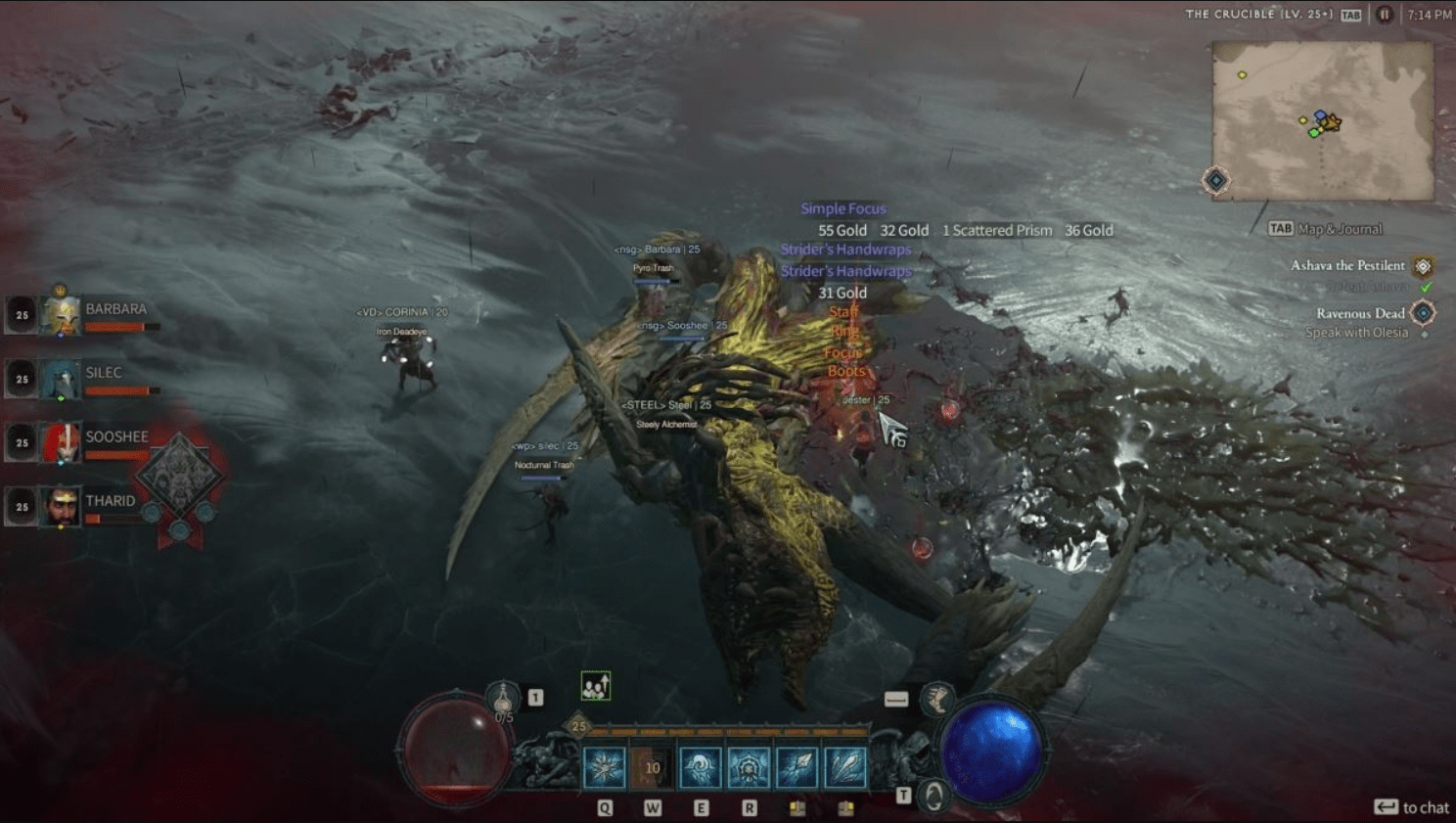Click the pause icon beside the clock
The image size is (1456, 823).
[x=1384, y=15]
